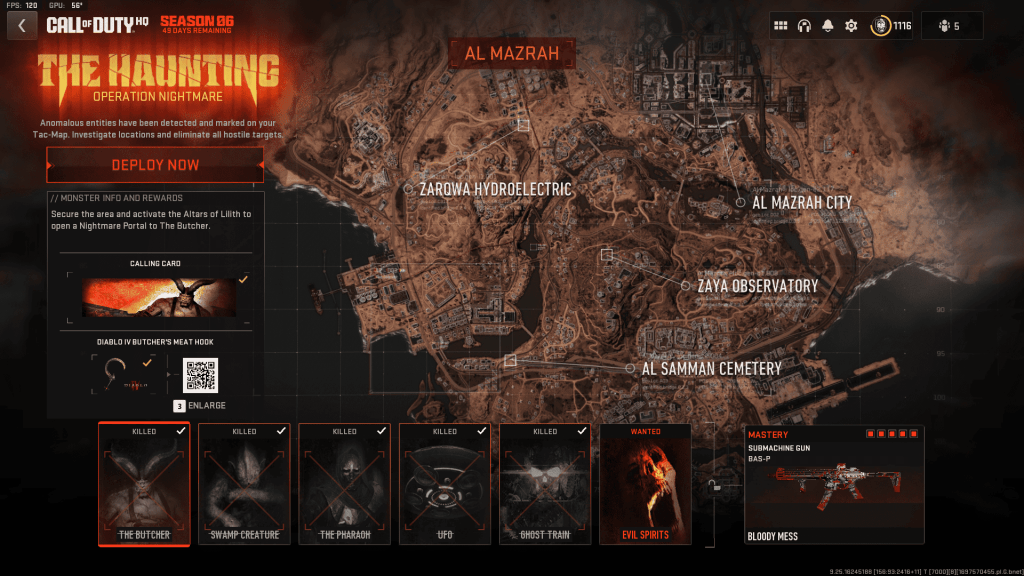Open the headset voice channel icon
This screenshot has width=1024, height=576.
click(x=804, y=26)
